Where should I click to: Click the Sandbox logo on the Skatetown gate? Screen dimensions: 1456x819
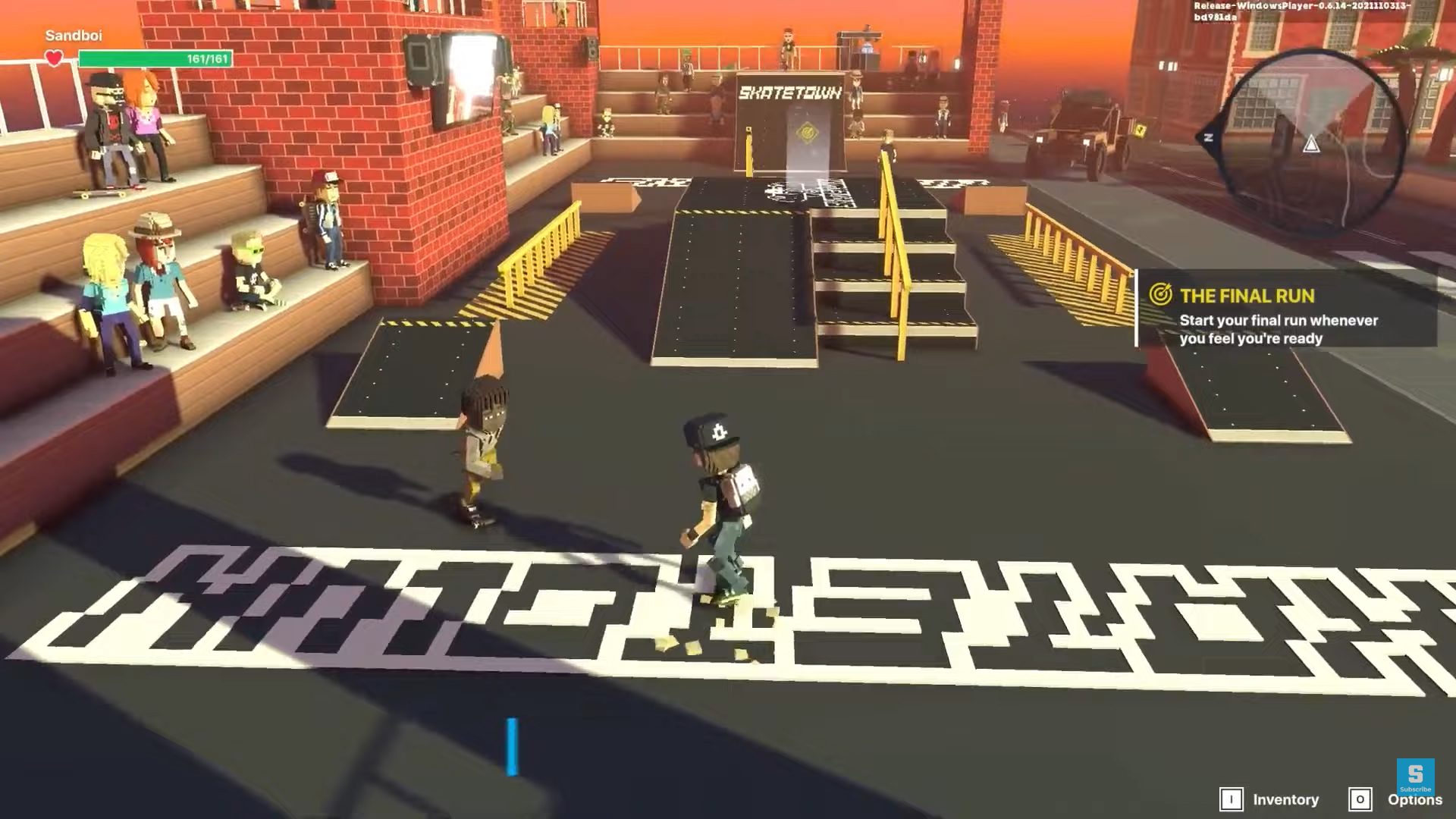[x=806, y=133]
